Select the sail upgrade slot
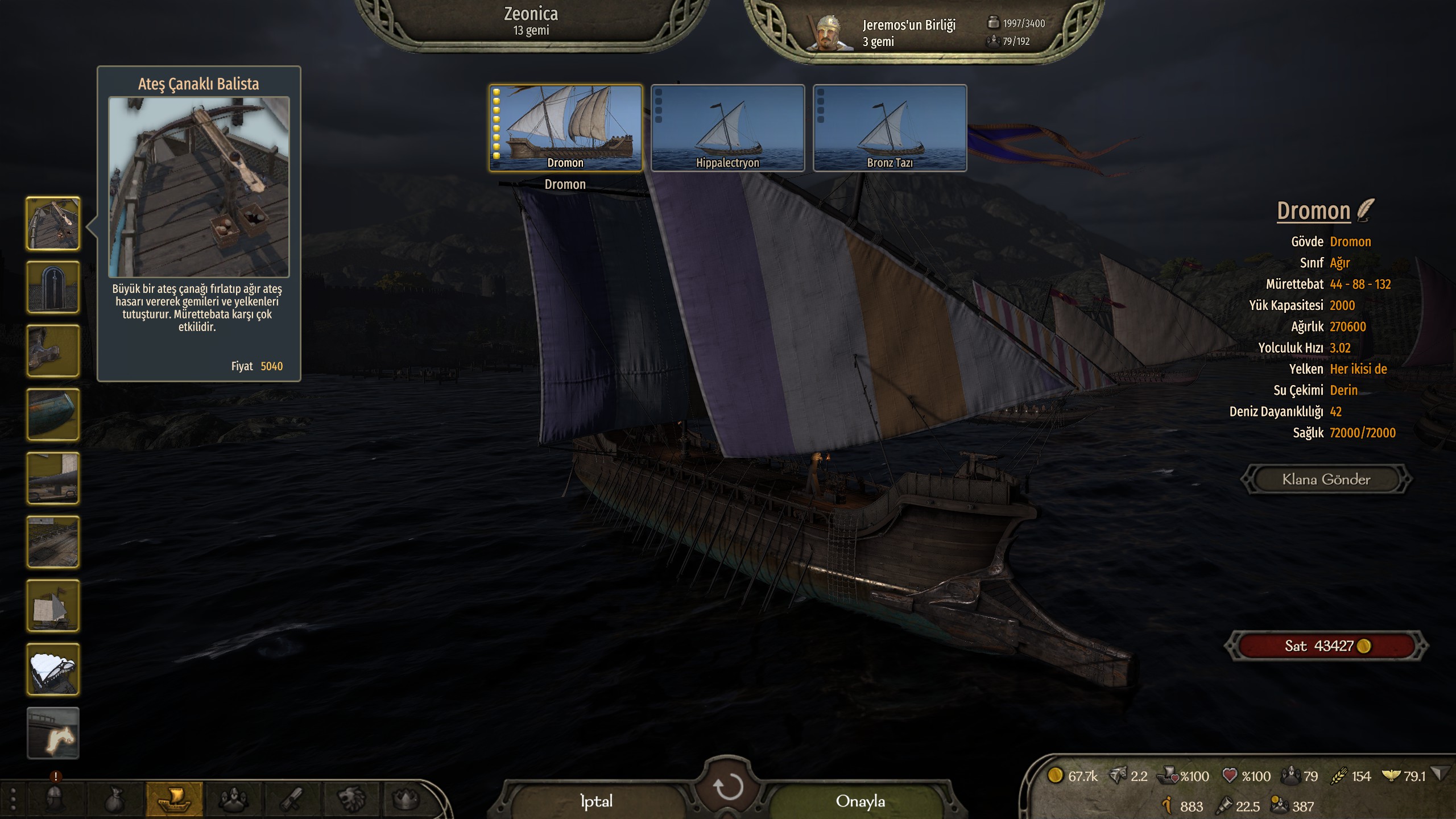The height and width of the screenshot is (819, 1456). tap(53, 606)
